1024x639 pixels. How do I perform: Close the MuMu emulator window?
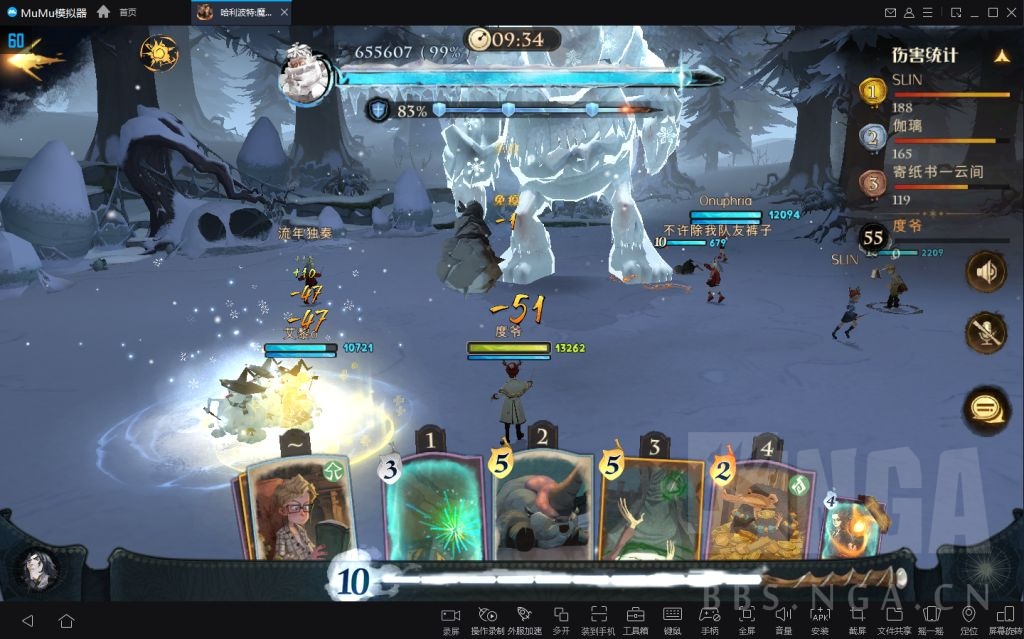coord(1012,12)
